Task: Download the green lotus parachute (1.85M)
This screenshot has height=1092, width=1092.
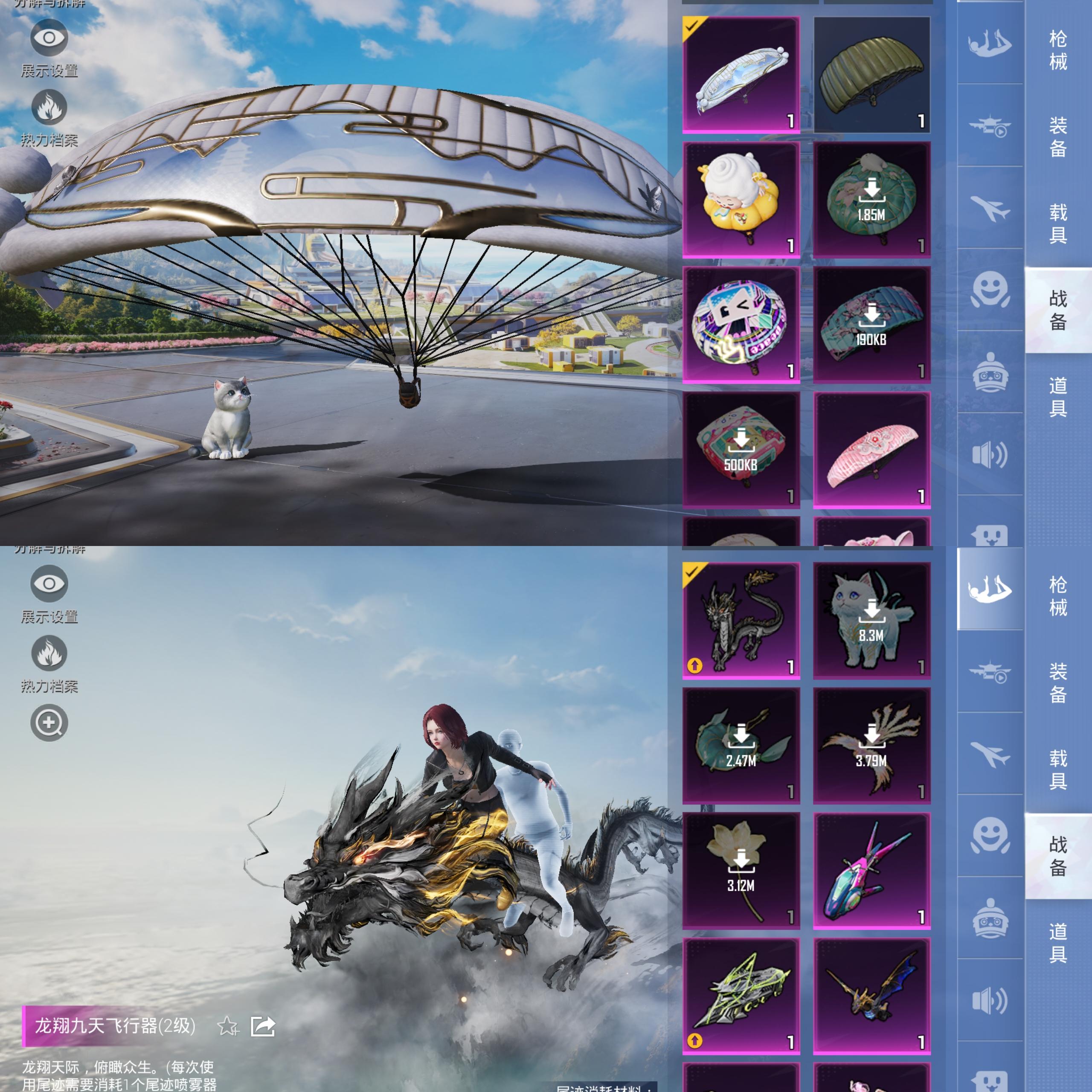Action: 871,200
